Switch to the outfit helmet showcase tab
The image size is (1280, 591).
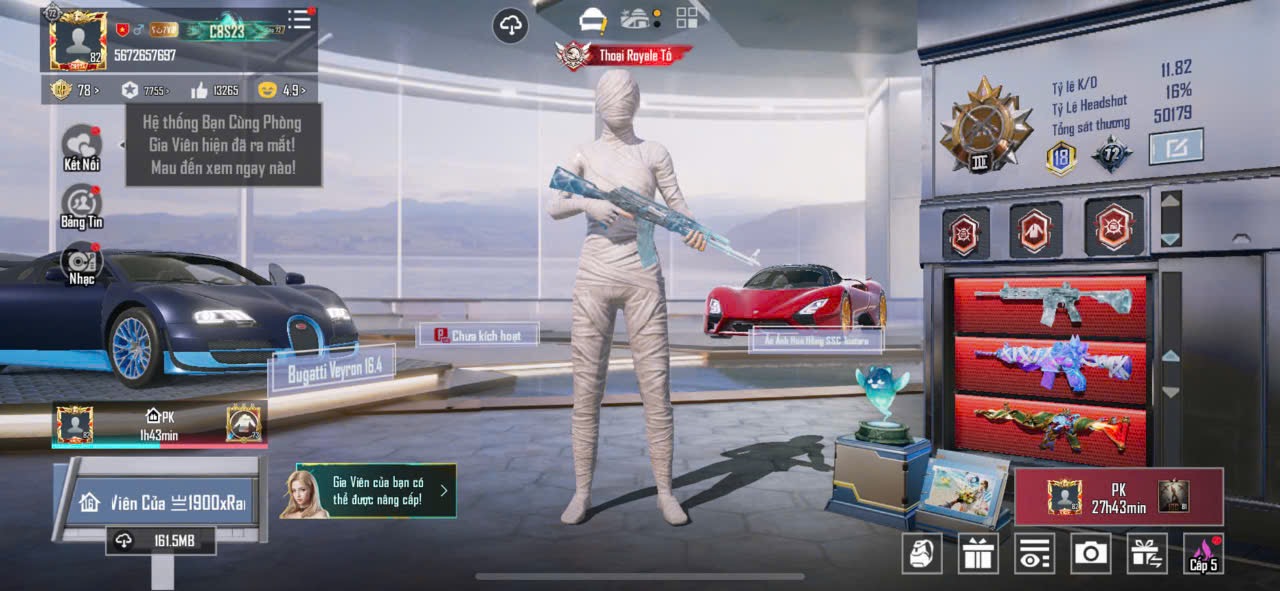tap(594, 19)
